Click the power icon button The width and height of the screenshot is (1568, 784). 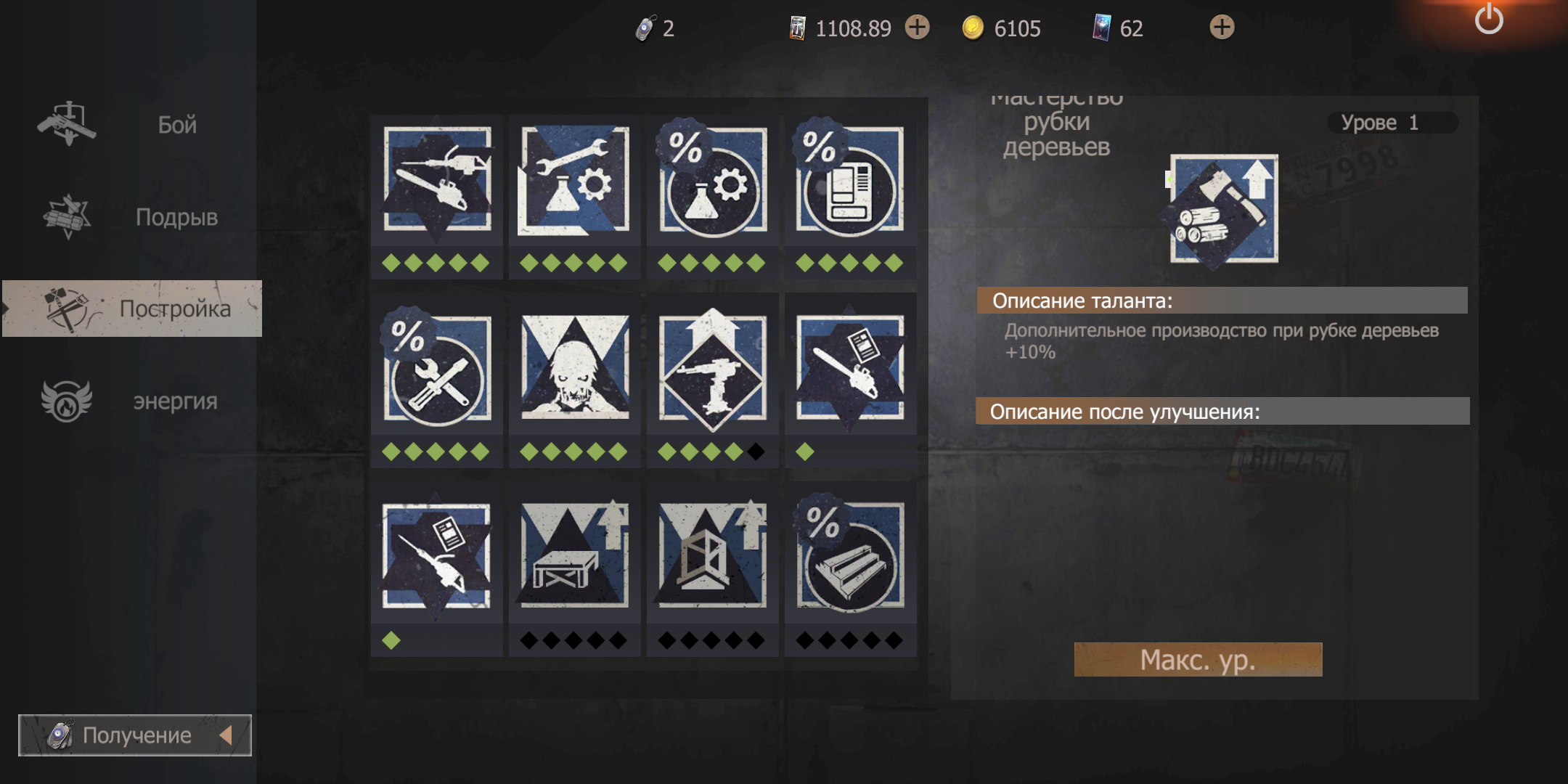(x=1488, y=20)
